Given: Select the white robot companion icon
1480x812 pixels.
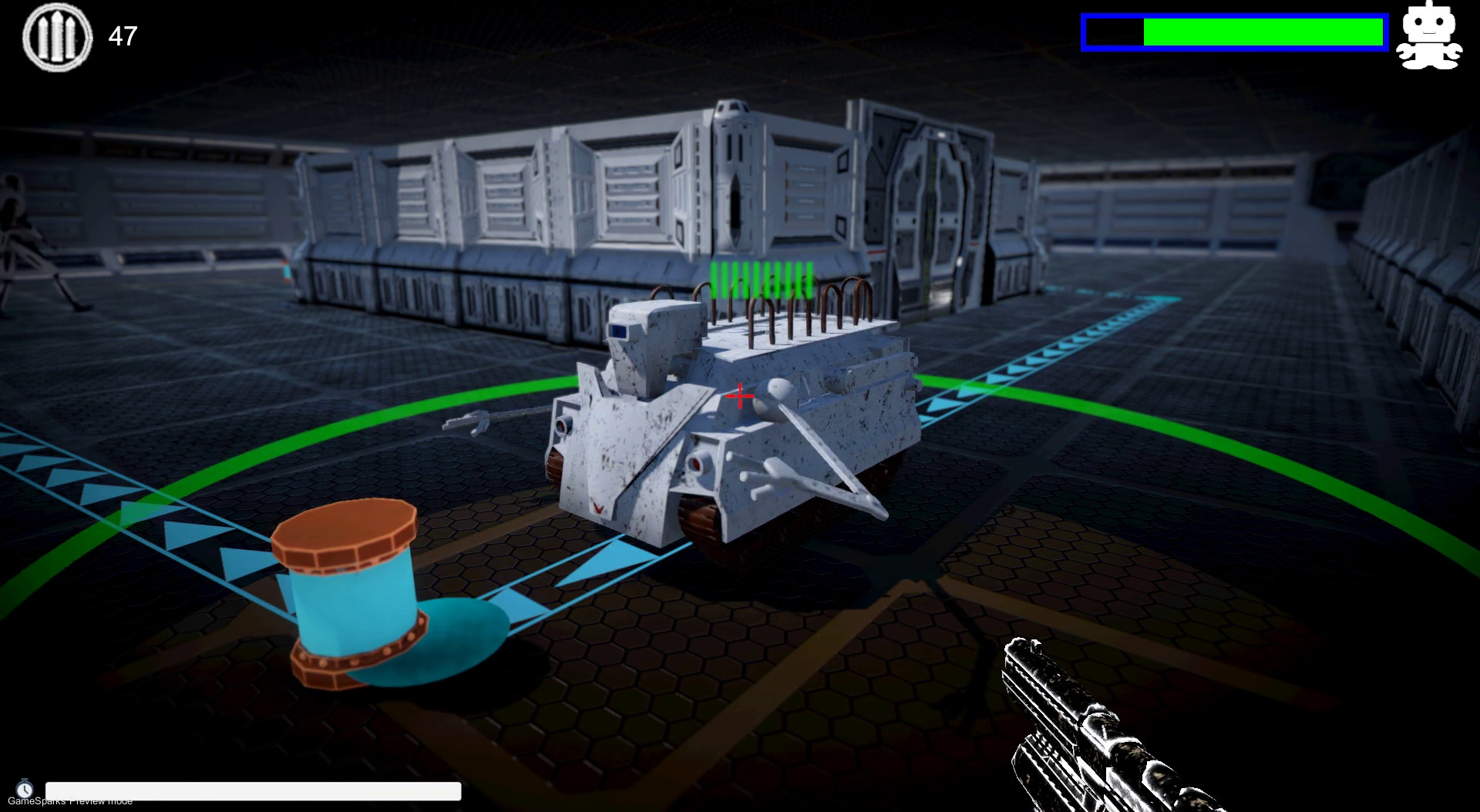Looking at the screenshot, I should click(1431, 36).
